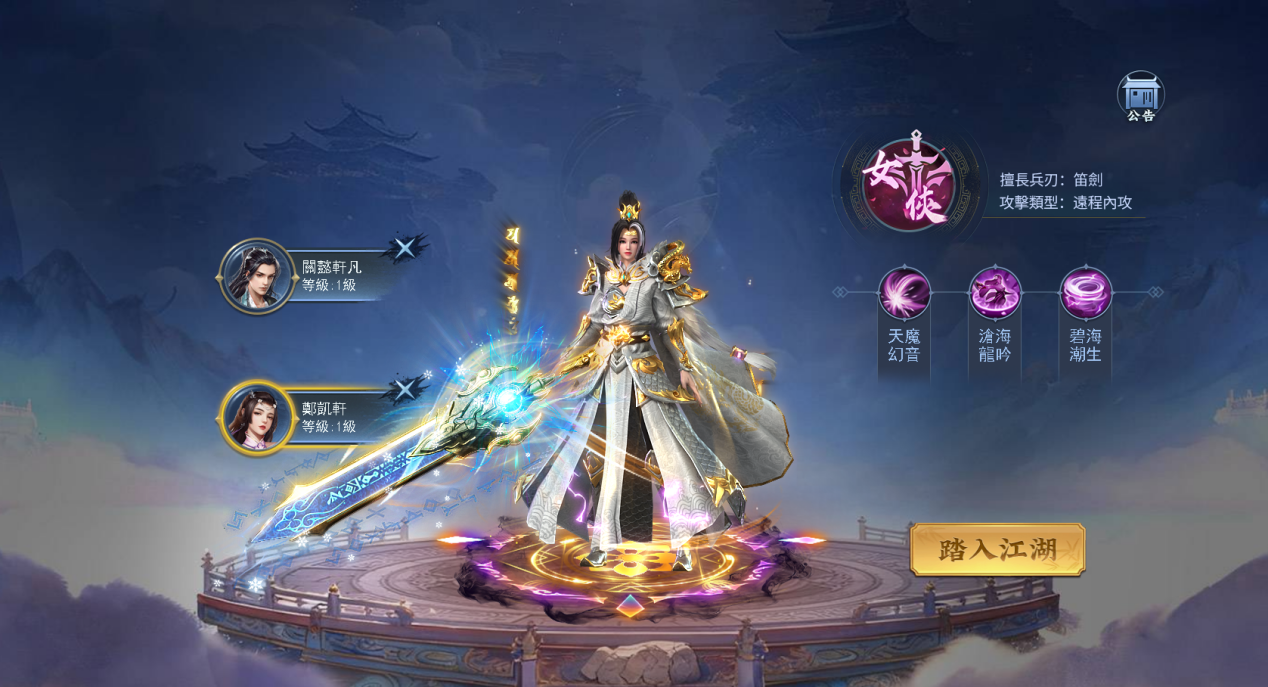Open the 公告 announcement icon
Viewport: 1268px width, 687px height.
(1140, 96)
